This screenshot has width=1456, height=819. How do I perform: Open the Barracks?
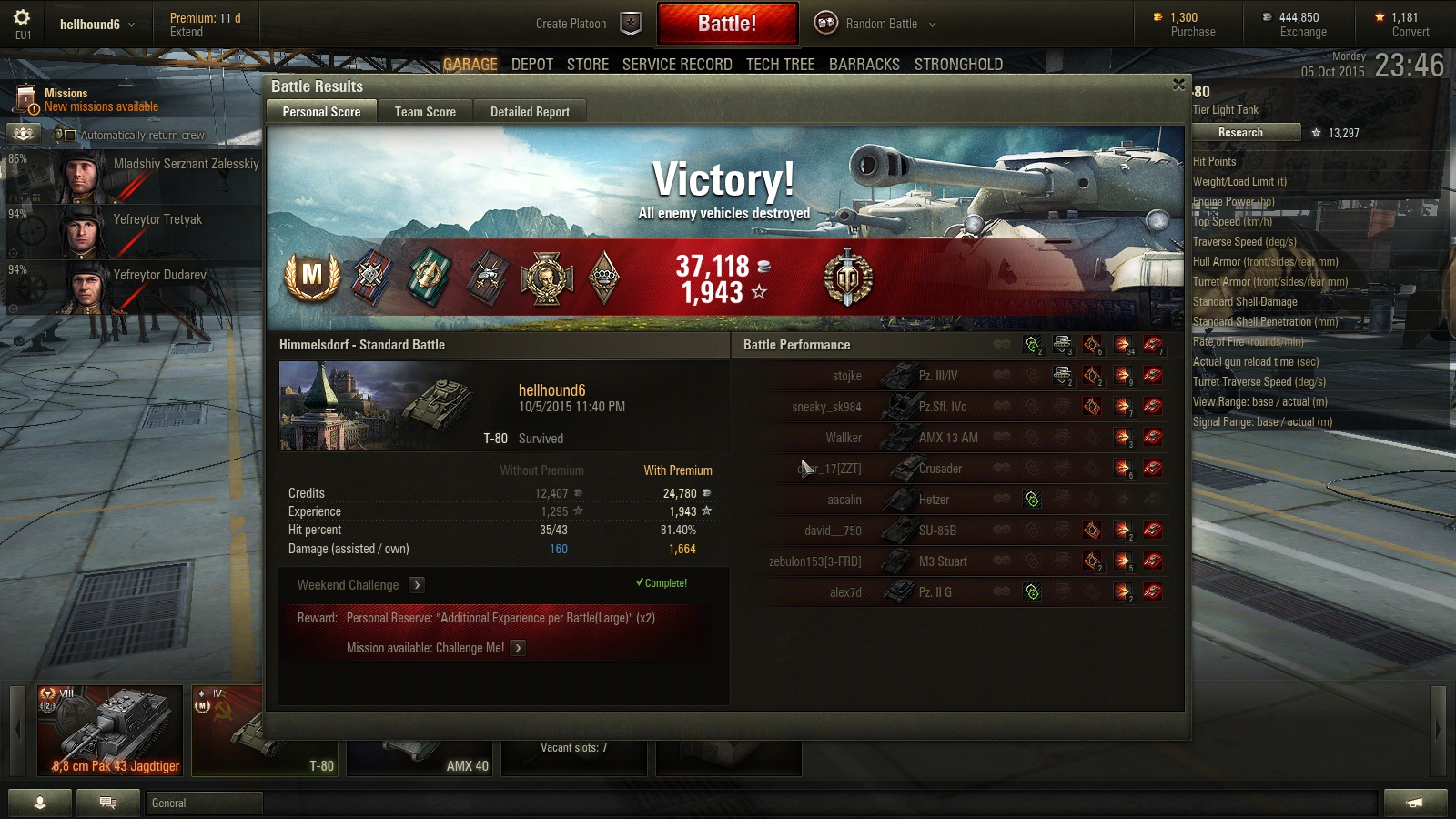point(864,65)
